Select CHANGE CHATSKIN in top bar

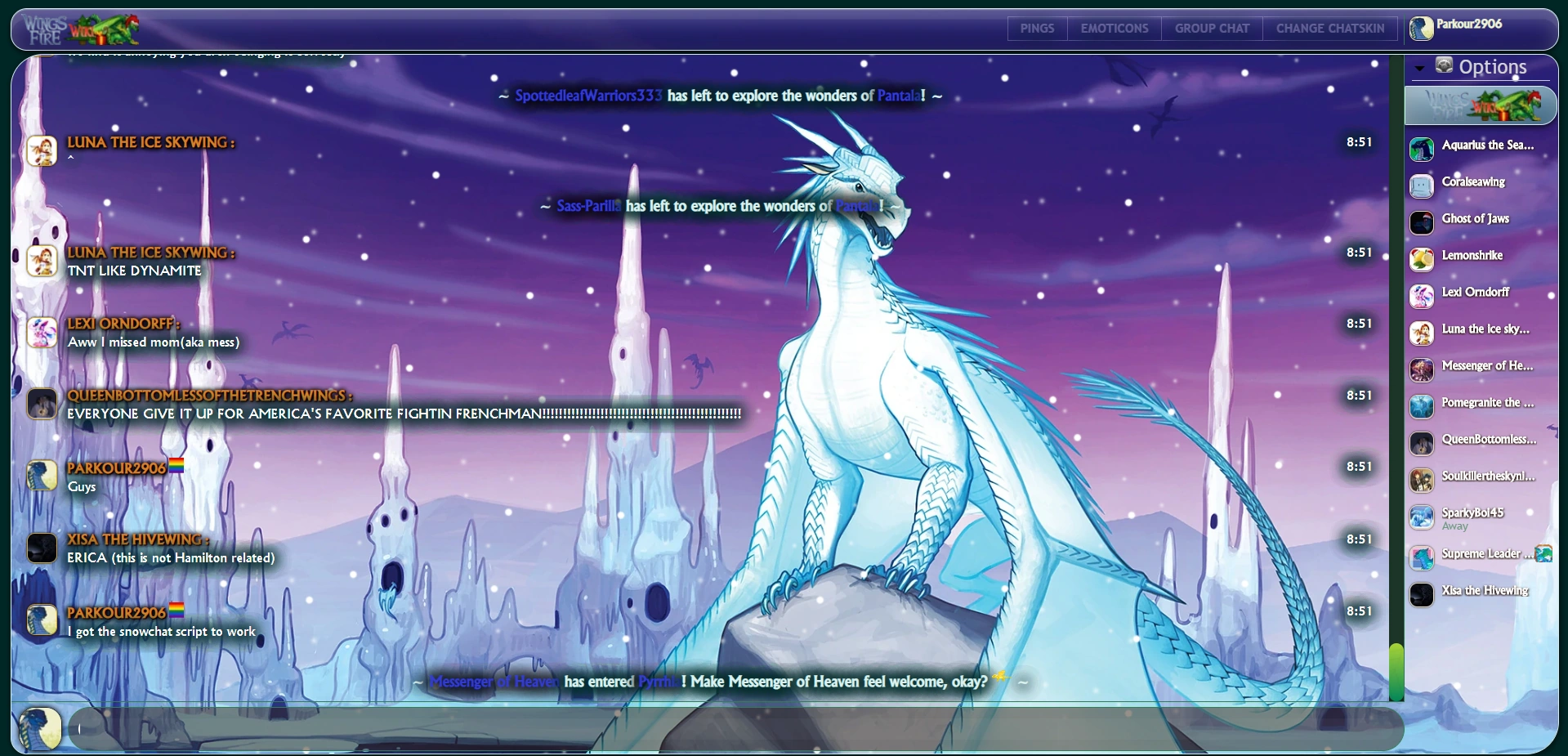pos(1329,29)
